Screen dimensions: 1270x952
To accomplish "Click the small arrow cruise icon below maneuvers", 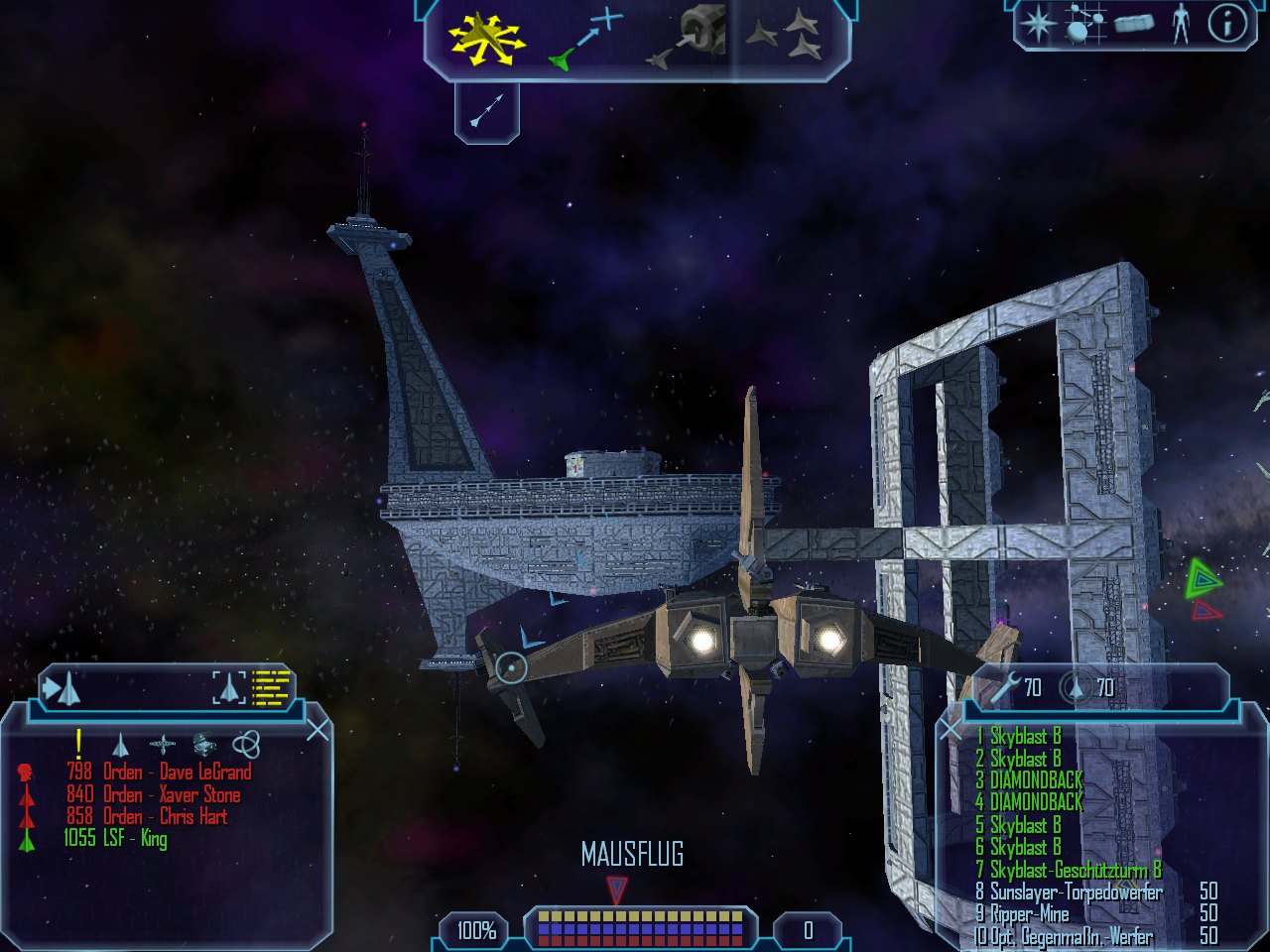I will pyautogui.click(x=486, y=110).
